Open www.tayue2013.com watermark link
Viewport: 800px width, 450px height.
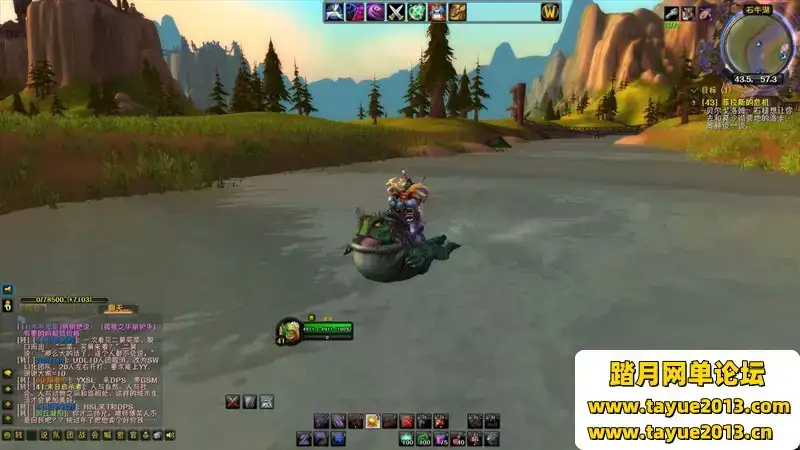click(688, 406)
